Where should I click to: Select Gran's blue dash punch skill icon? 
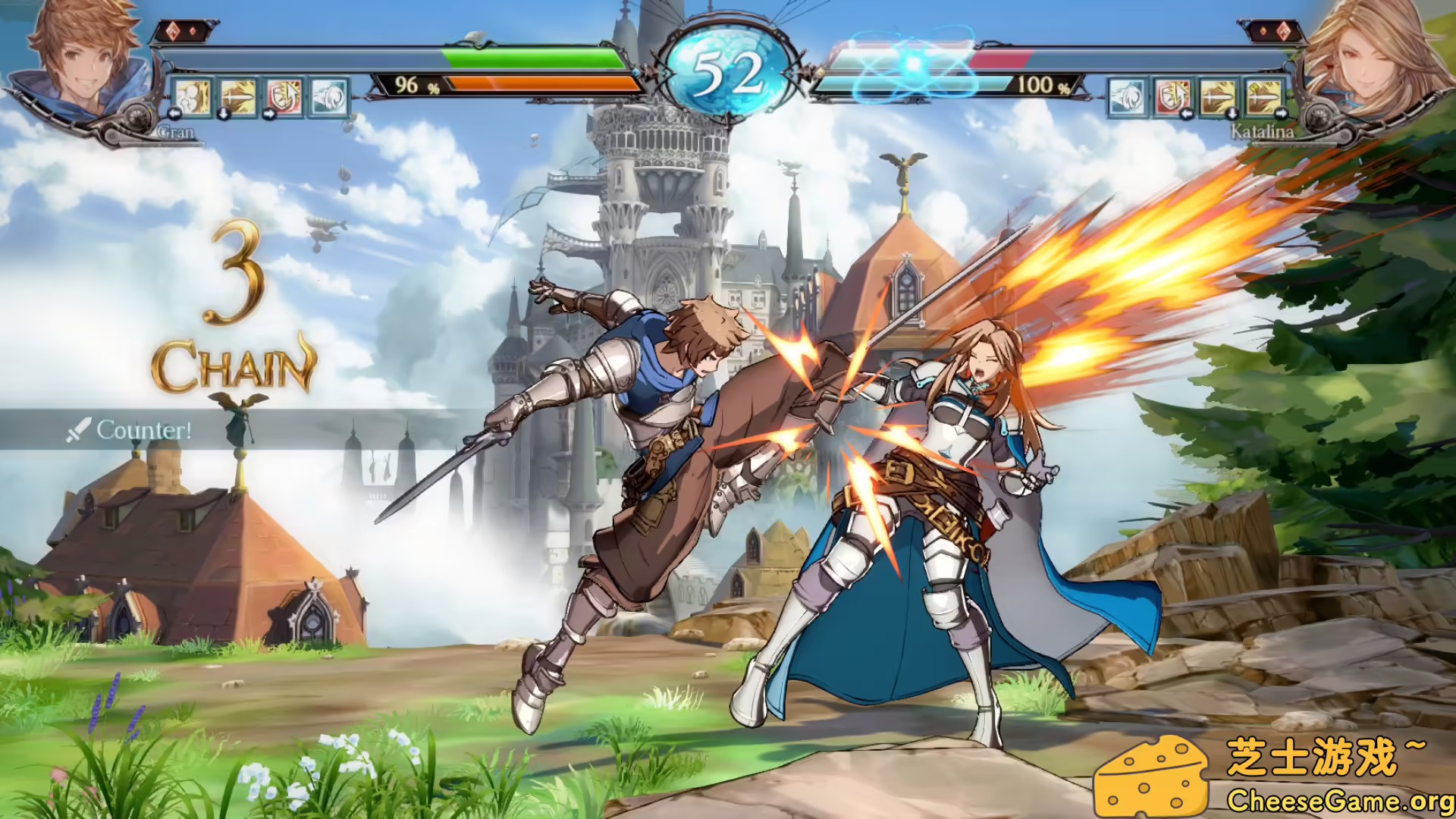pos(330,98)
